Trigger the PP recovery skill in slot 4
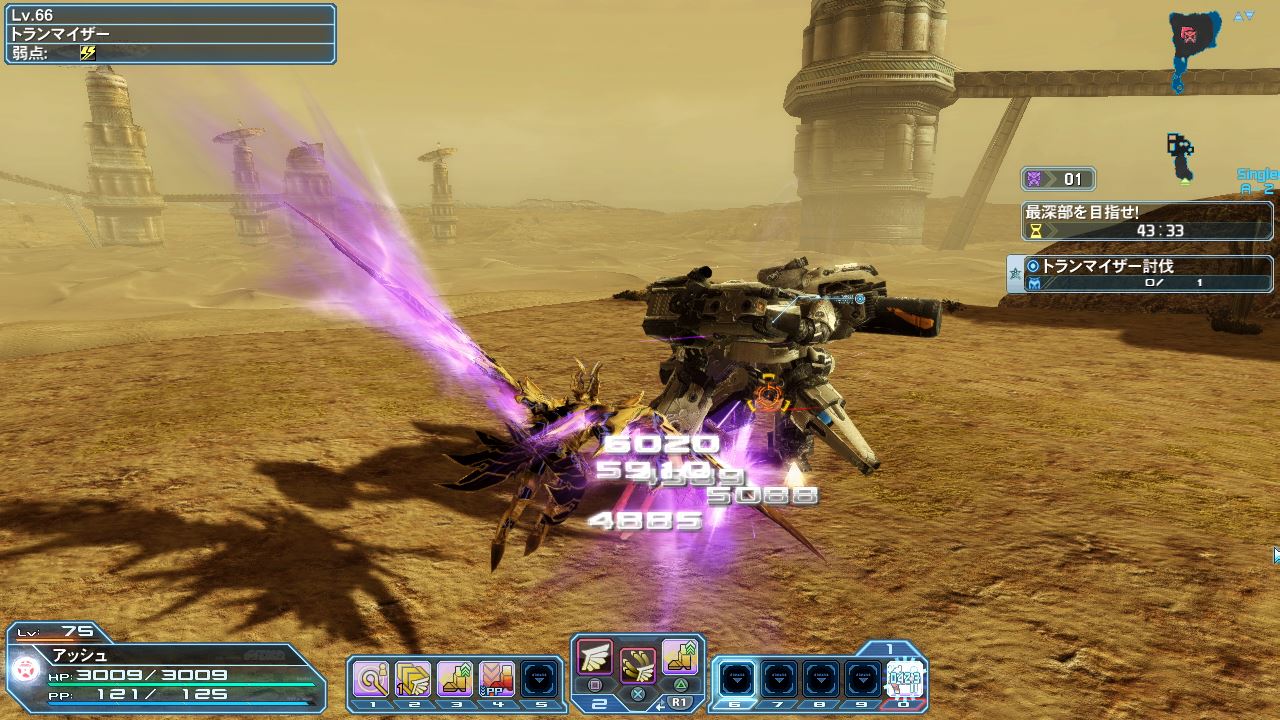The image size is (1280, 720). (497, 679)
